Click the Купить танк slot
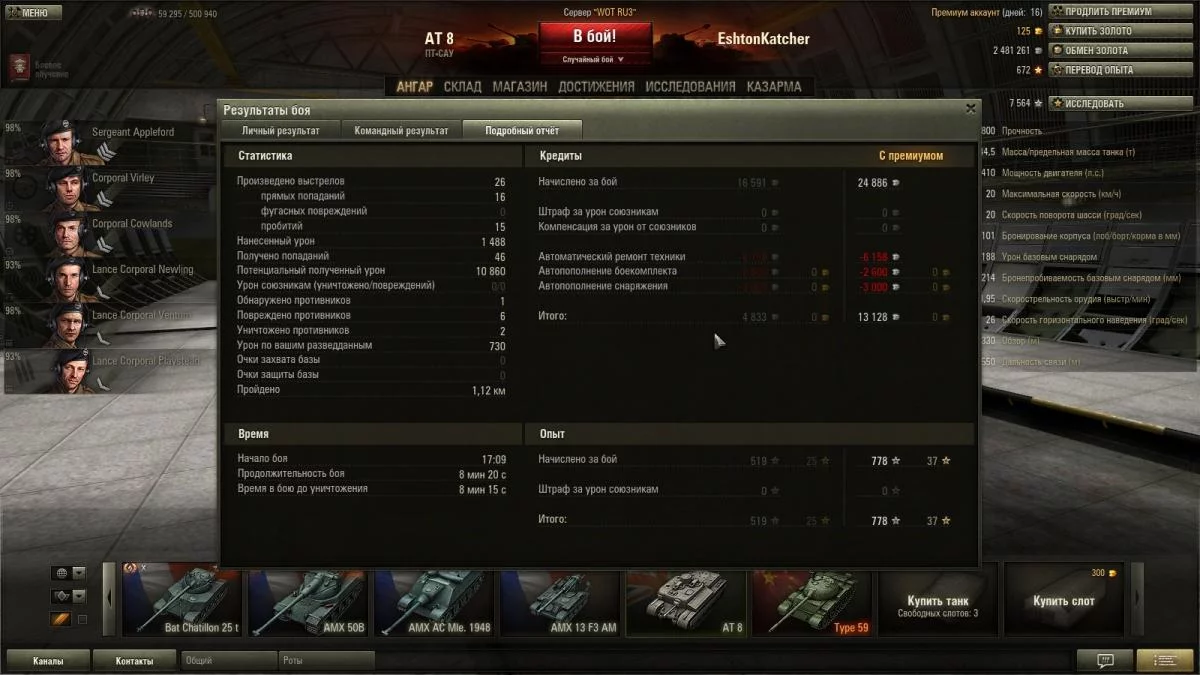 point(938,600)
